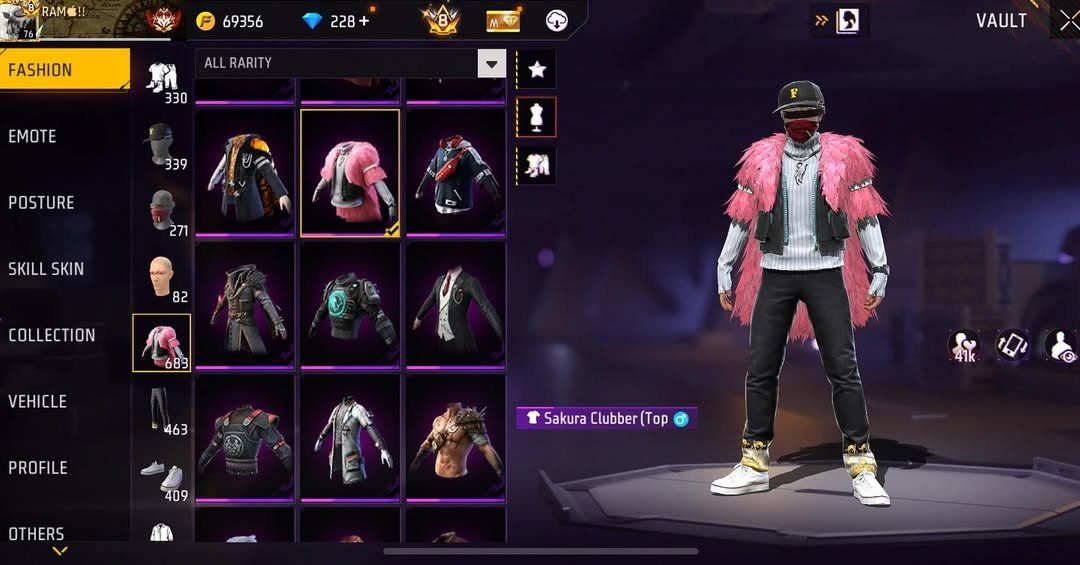
Task: Go to the Collection section
Action: click(x=52, y=335)
